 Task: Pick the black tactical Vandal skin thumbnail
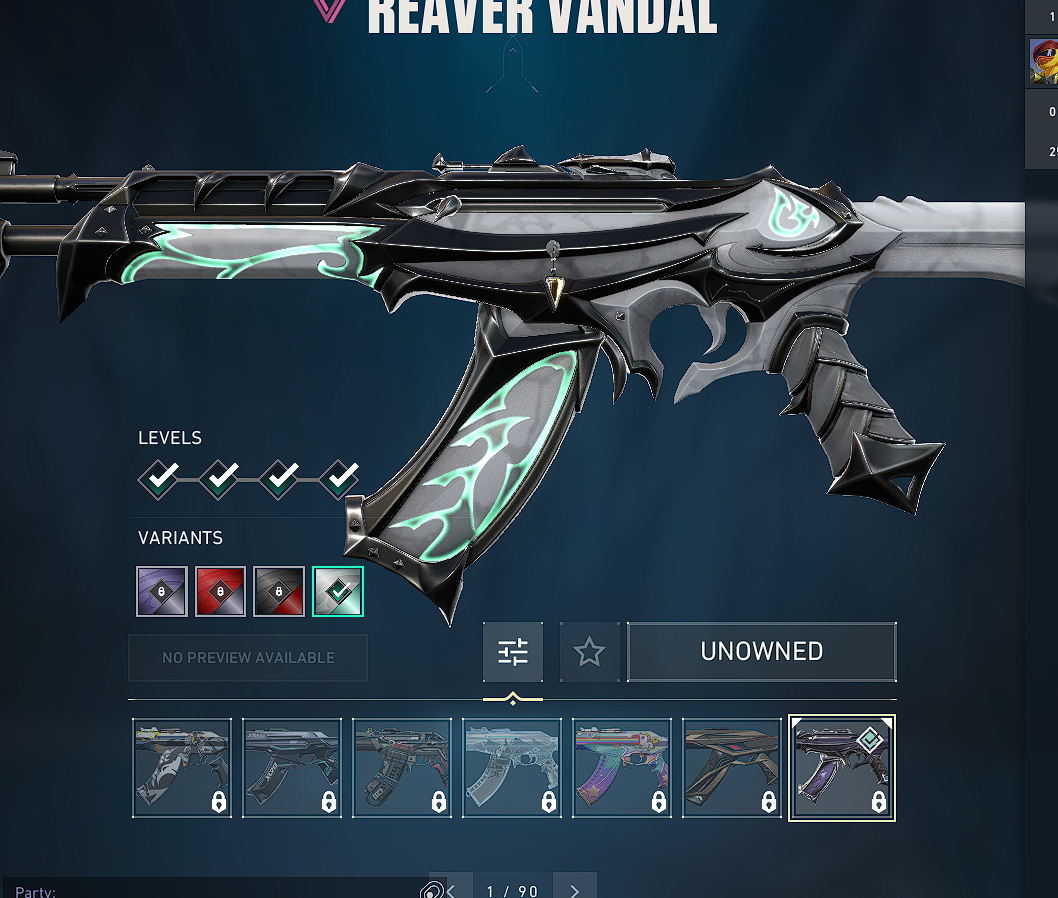(x=402, y=768)
